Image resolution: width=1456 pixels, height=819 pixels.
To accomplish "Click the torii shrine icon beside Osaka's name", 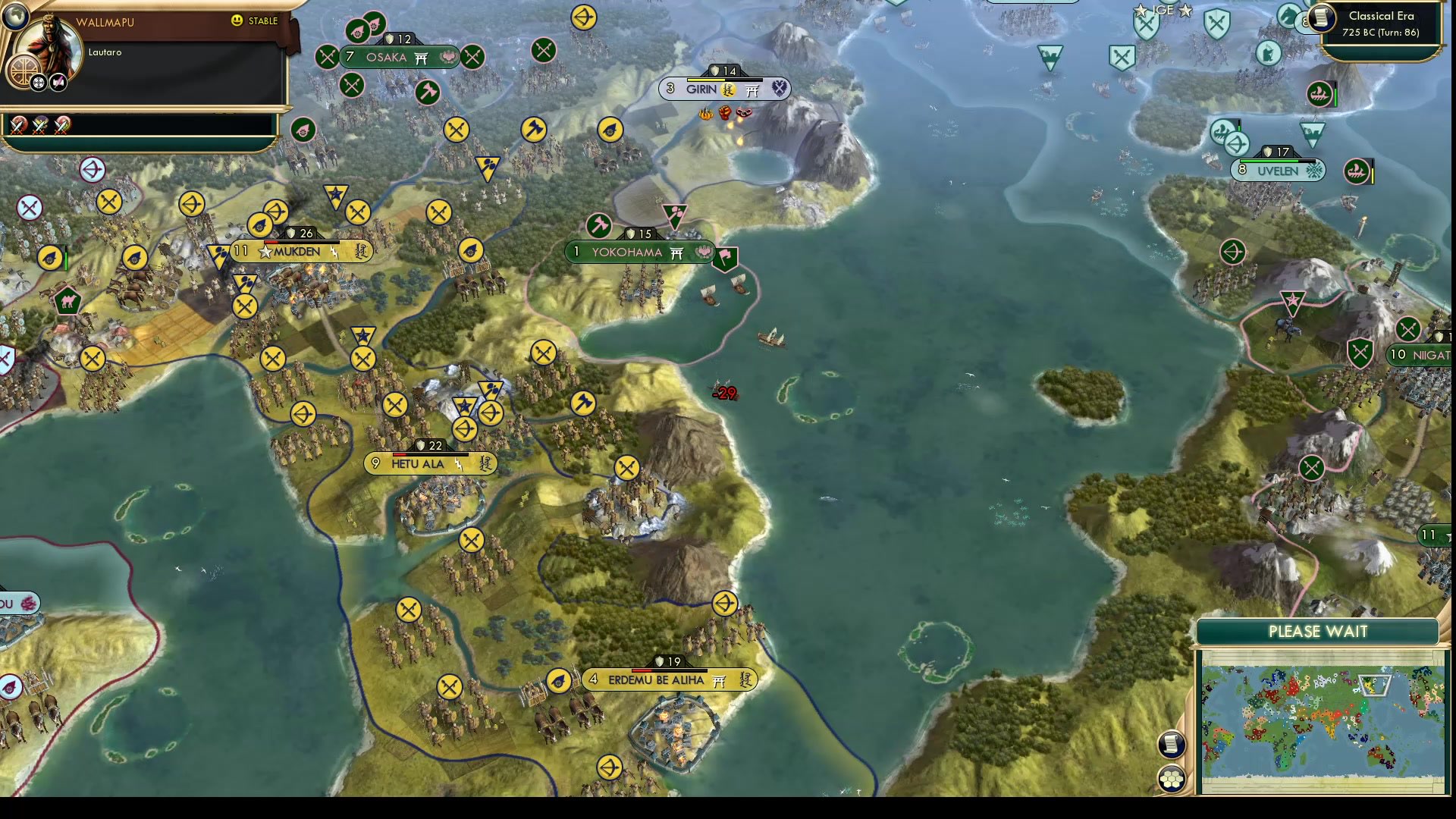I will point(419,58).
